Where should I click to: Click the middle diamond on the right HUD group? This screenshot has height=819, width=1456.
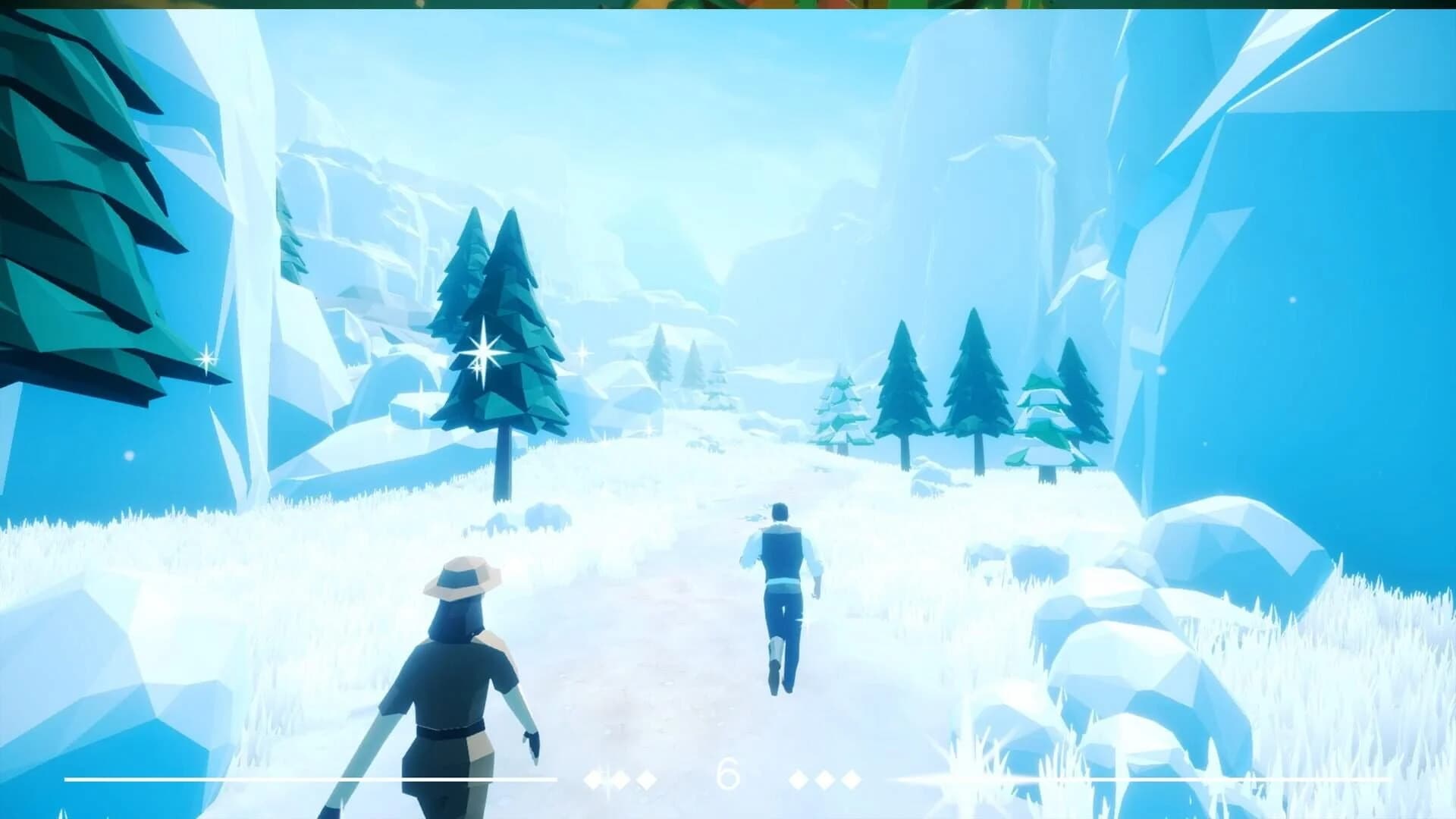[x=824, y=778]
